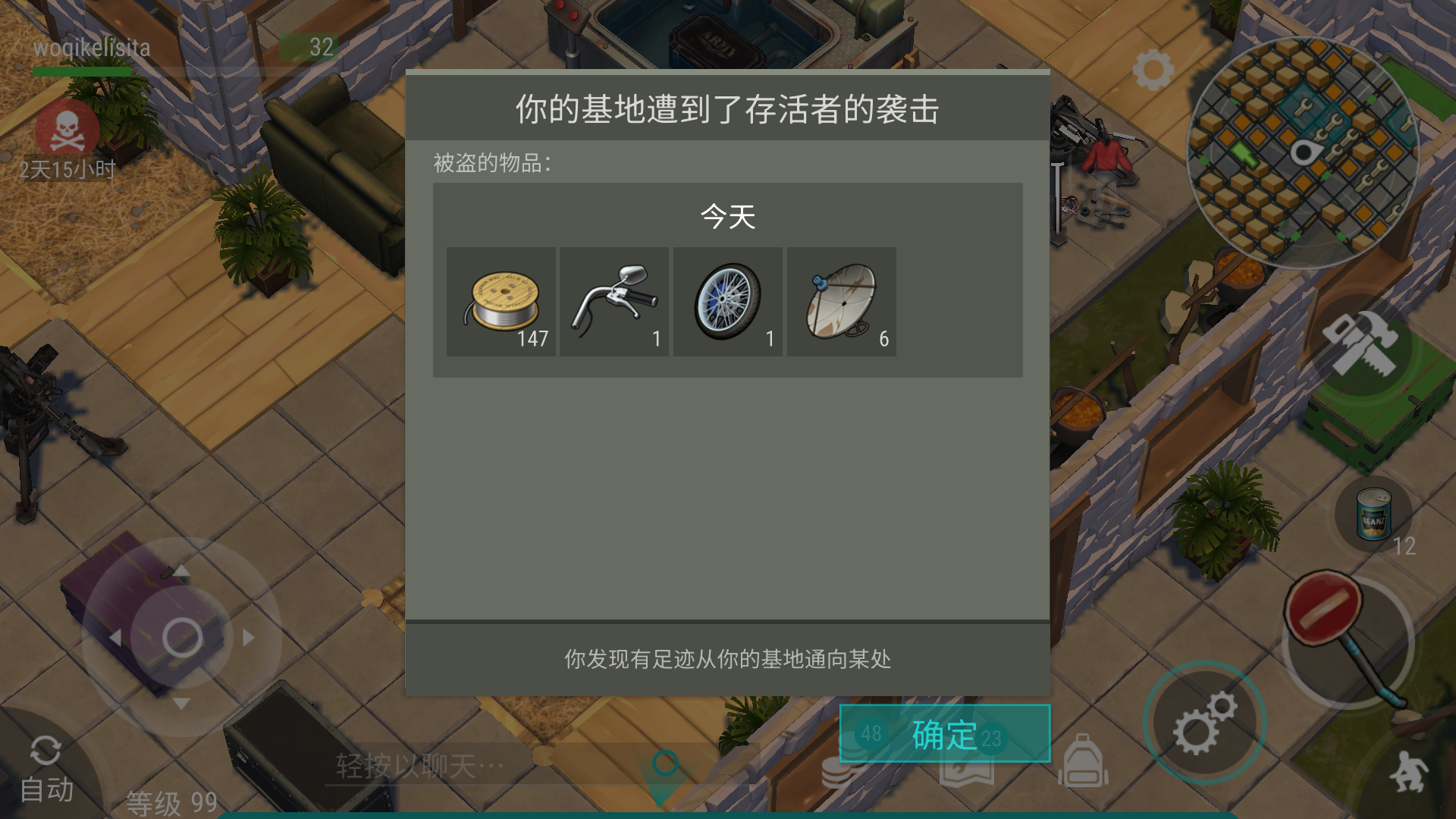Select the satellite dish stolen item (6)
This screenshot has width=1456, height=819.
(x=842, y=301)
